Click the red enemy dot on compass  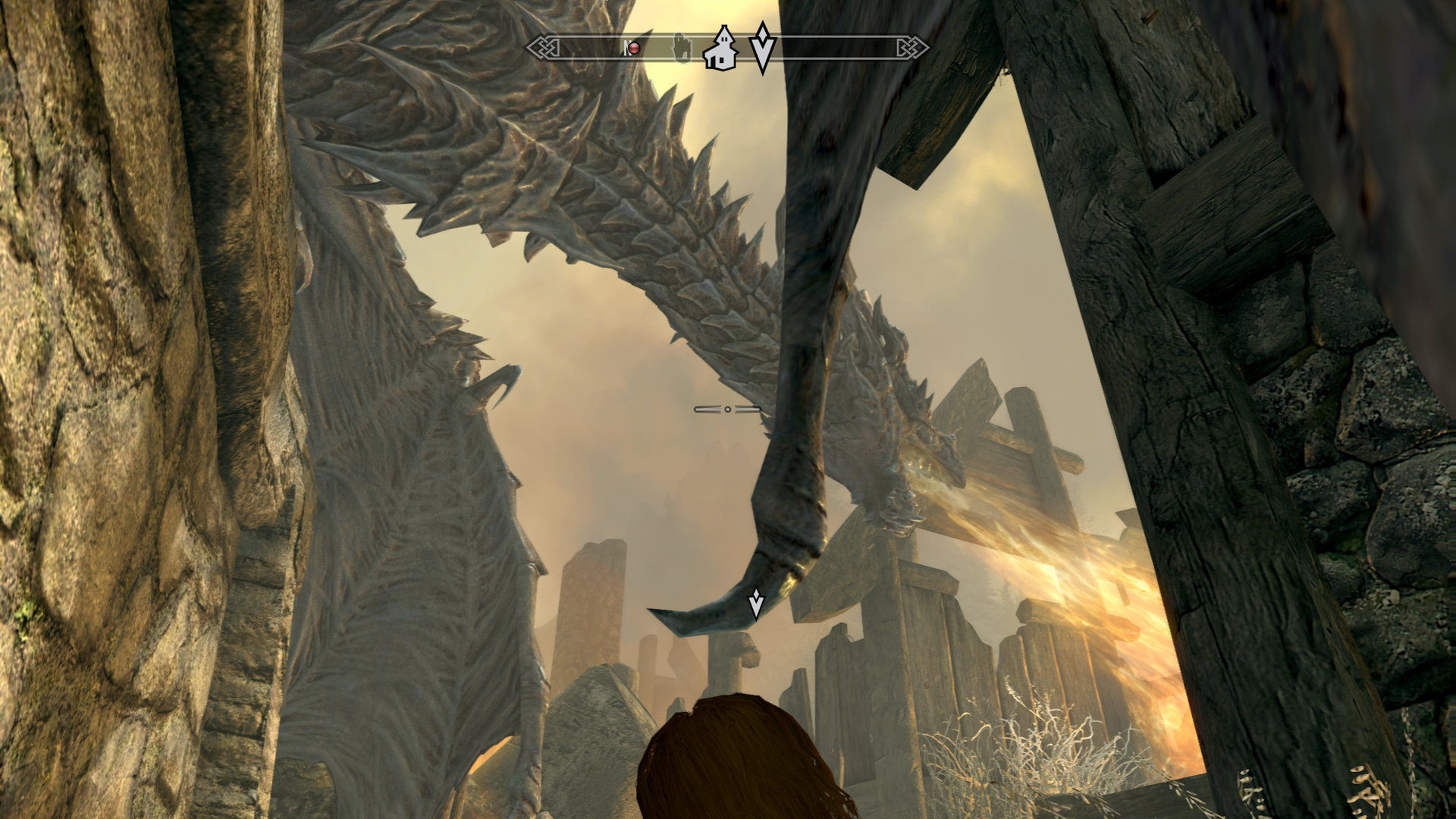633,49
